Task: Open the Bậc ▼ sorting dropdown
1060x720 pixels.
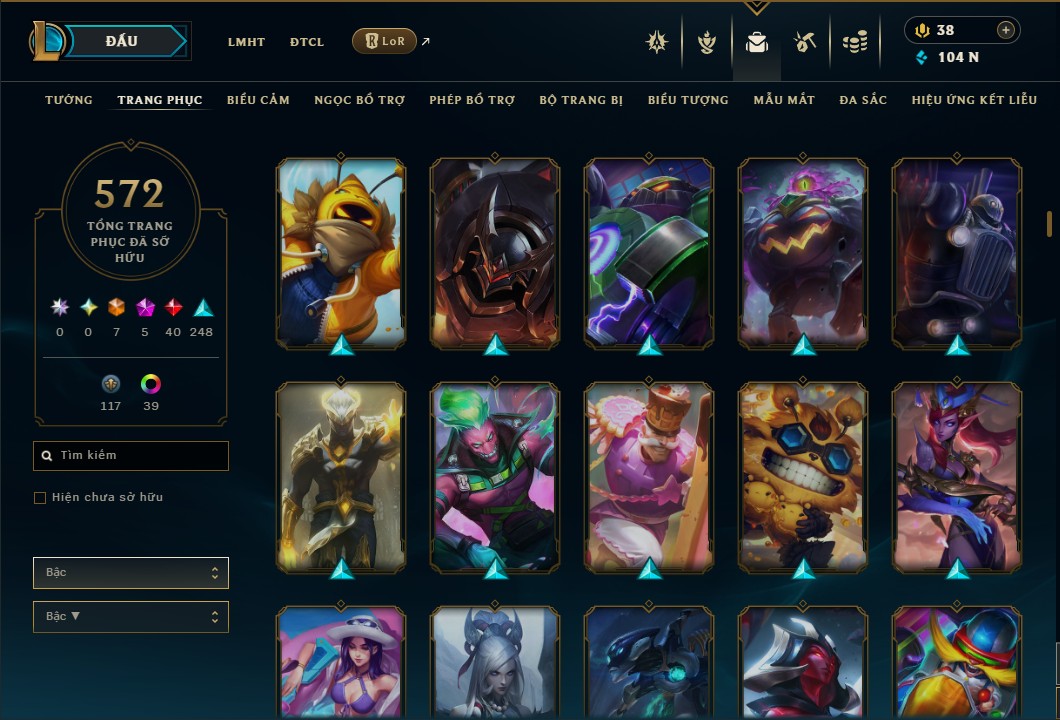Action: click(x=131, y=617)
